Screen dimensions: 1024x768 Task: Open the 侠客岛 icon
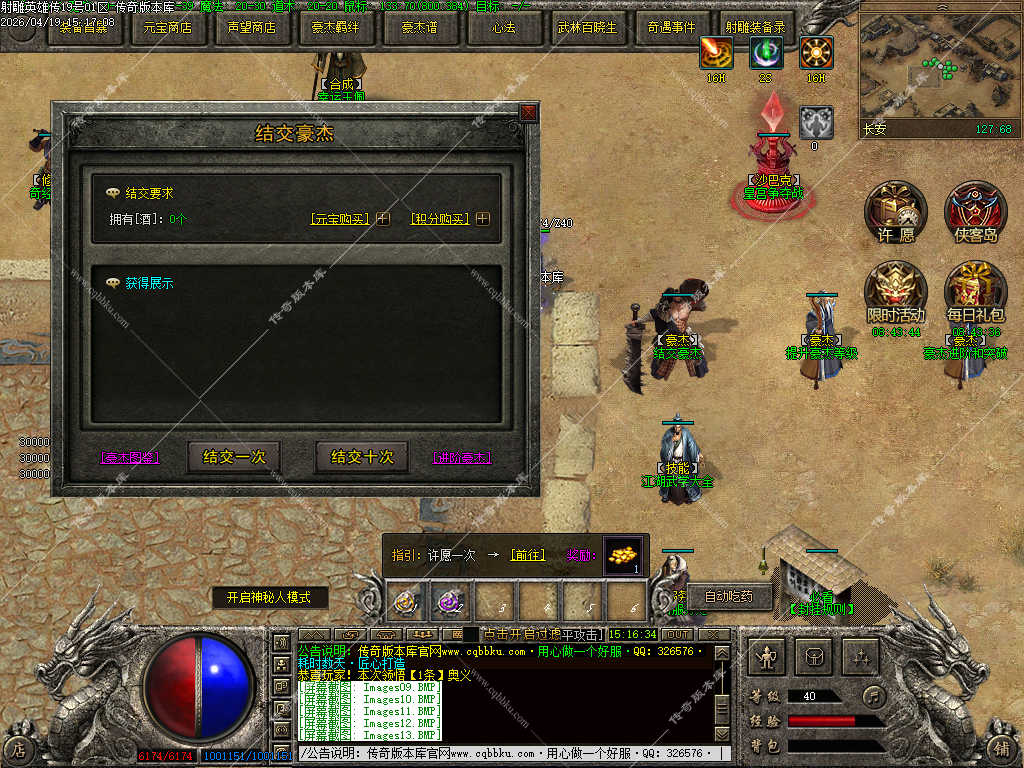pyautogui.click(x=975, y=211)
